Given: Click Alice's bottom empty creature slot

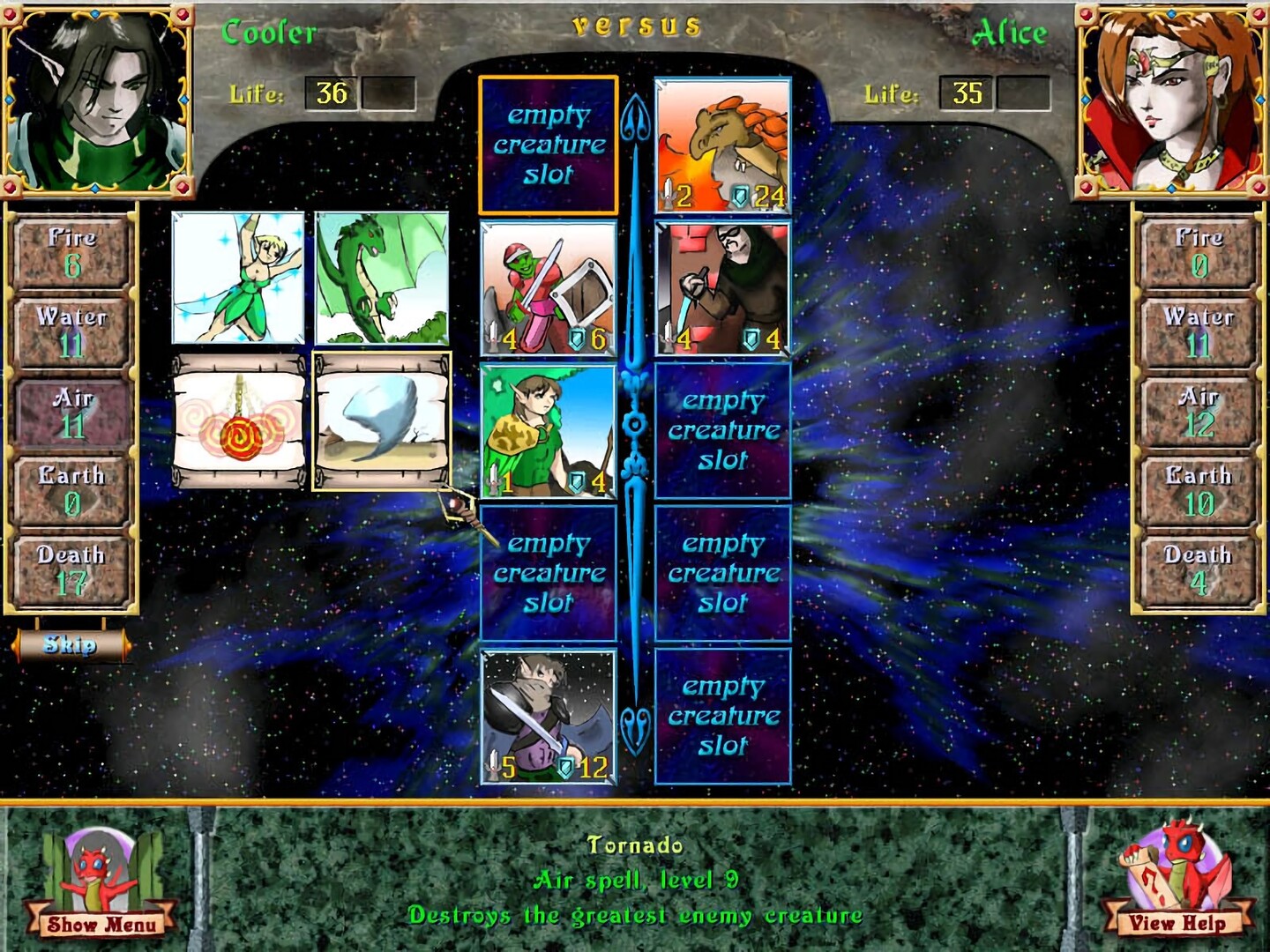Looking at the screenshot, I should tap(722, 714).
